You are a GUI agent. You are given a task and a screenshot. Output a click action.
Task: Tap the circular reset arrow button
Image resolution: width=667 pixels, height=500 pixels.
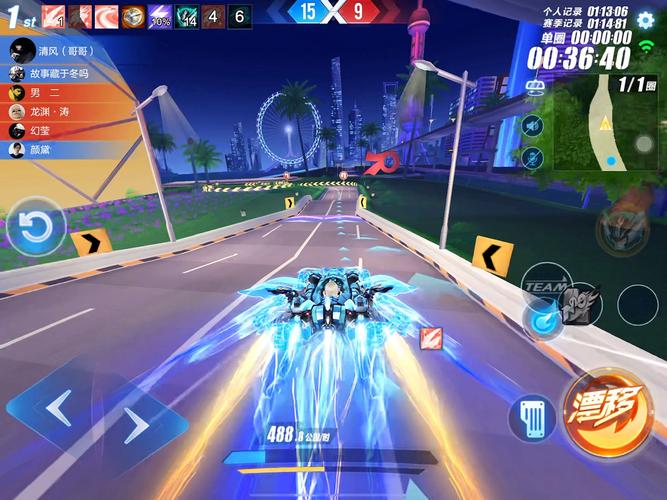37,227
